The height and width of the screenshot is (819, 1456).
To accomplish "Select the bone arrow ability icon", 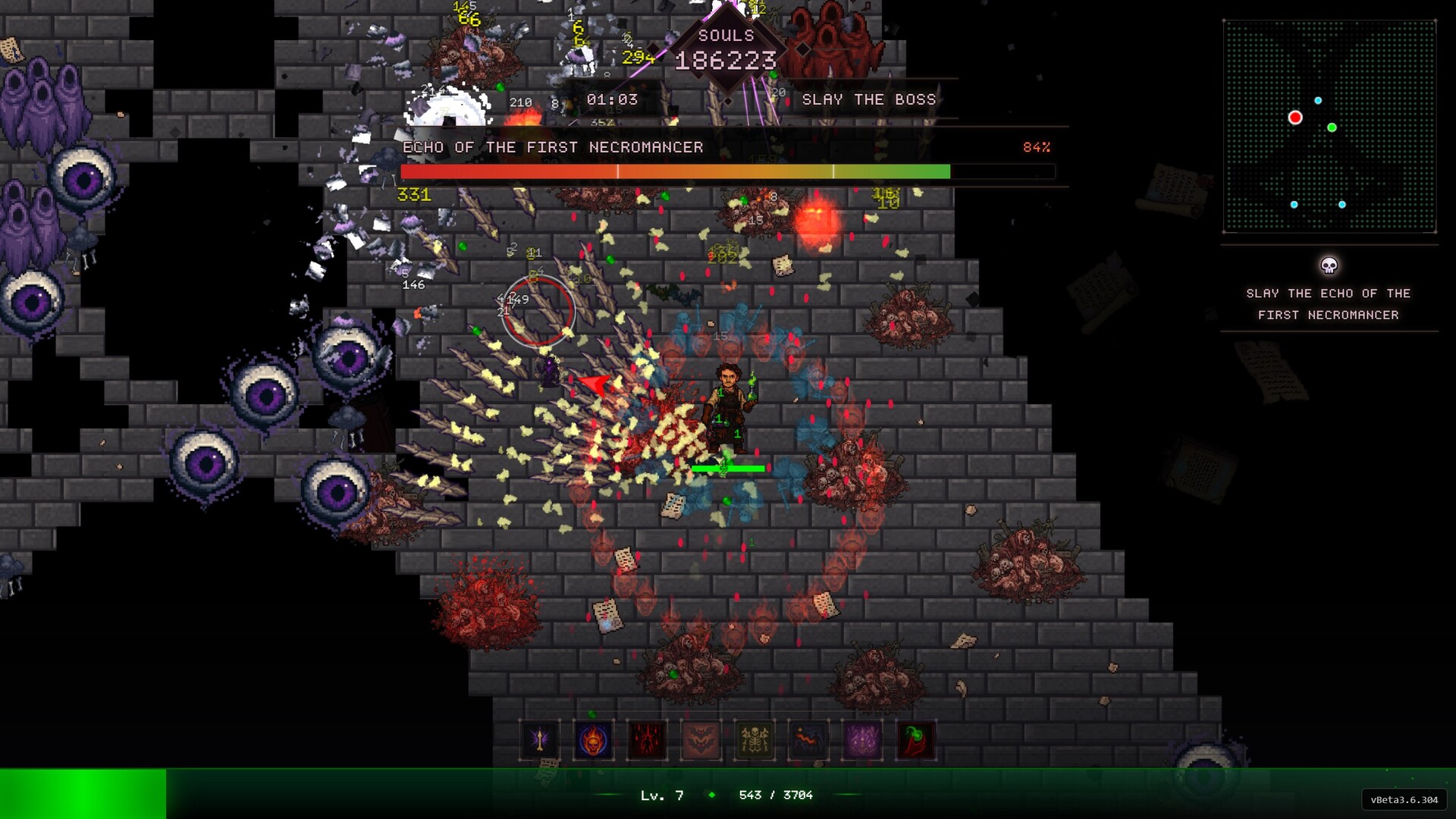I will 540,740.
